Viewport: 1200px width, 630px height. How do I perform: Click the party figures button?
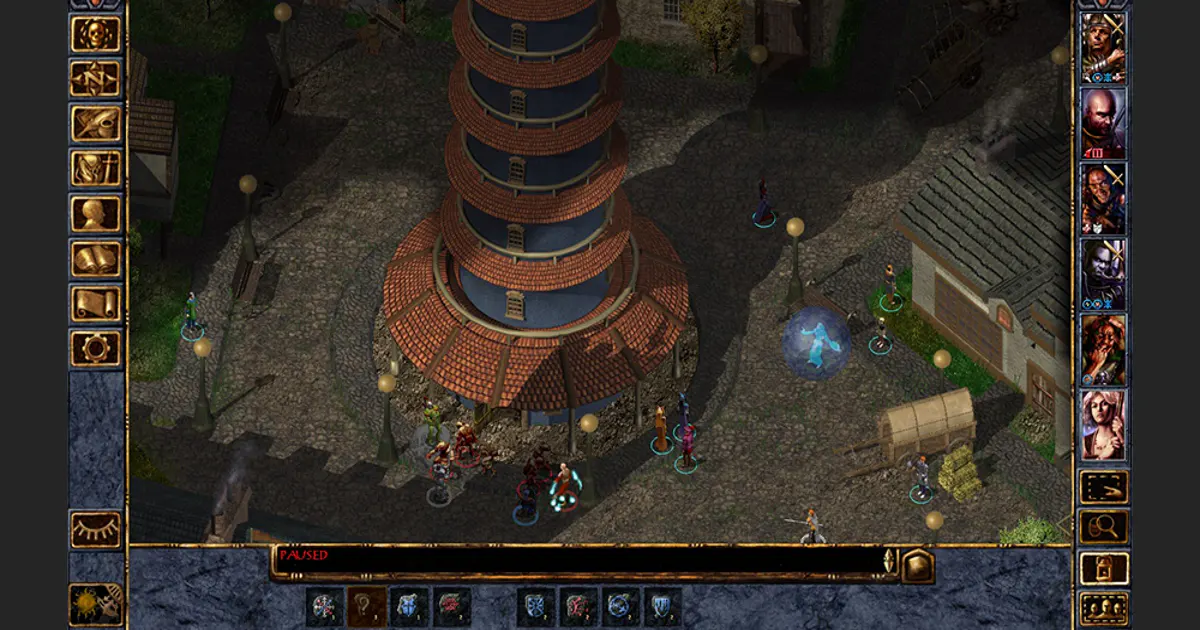[1104, 608]
